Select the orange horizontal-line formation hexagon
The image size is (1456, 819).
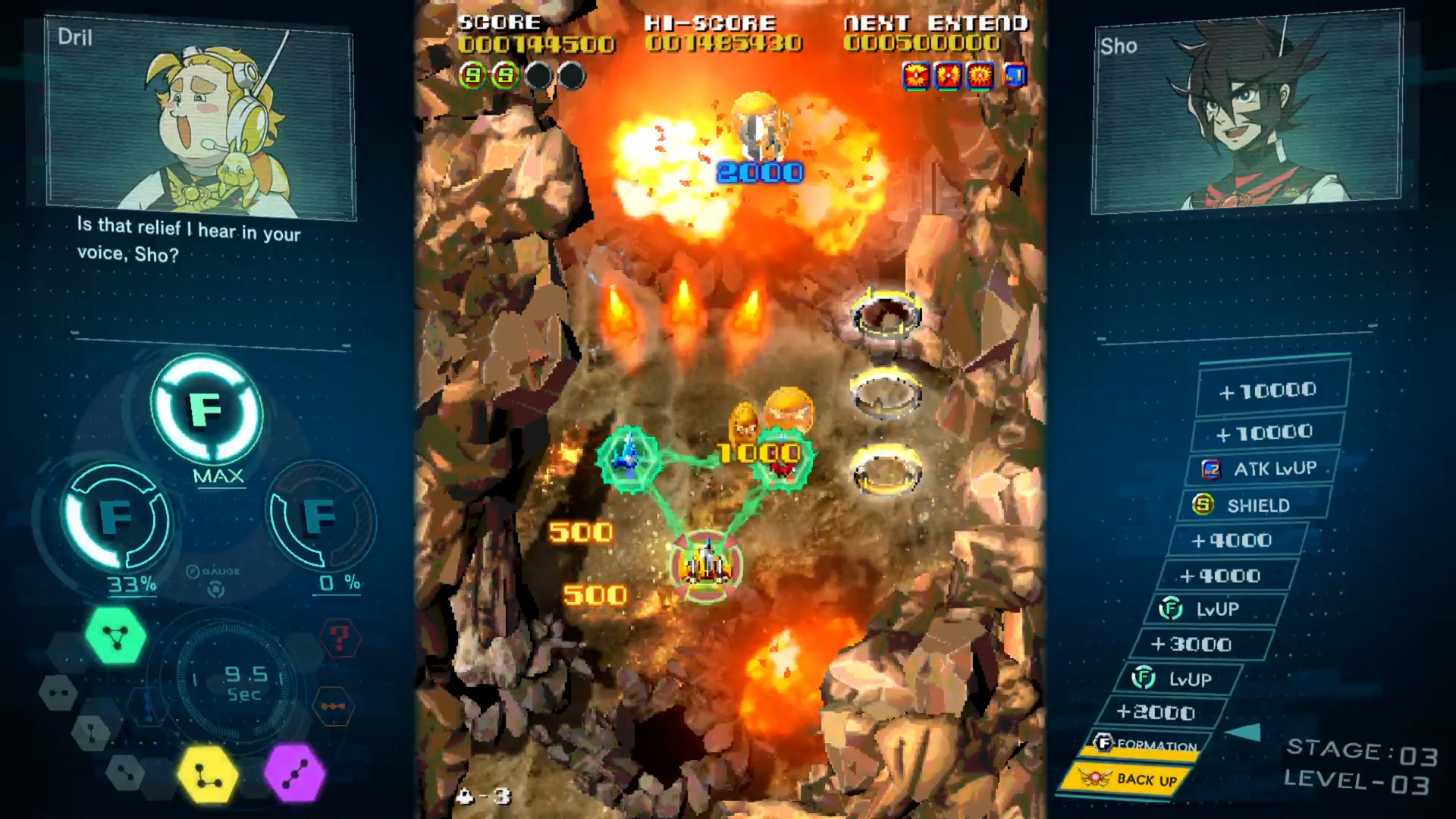pyautogui.click(x=334, y=707)
